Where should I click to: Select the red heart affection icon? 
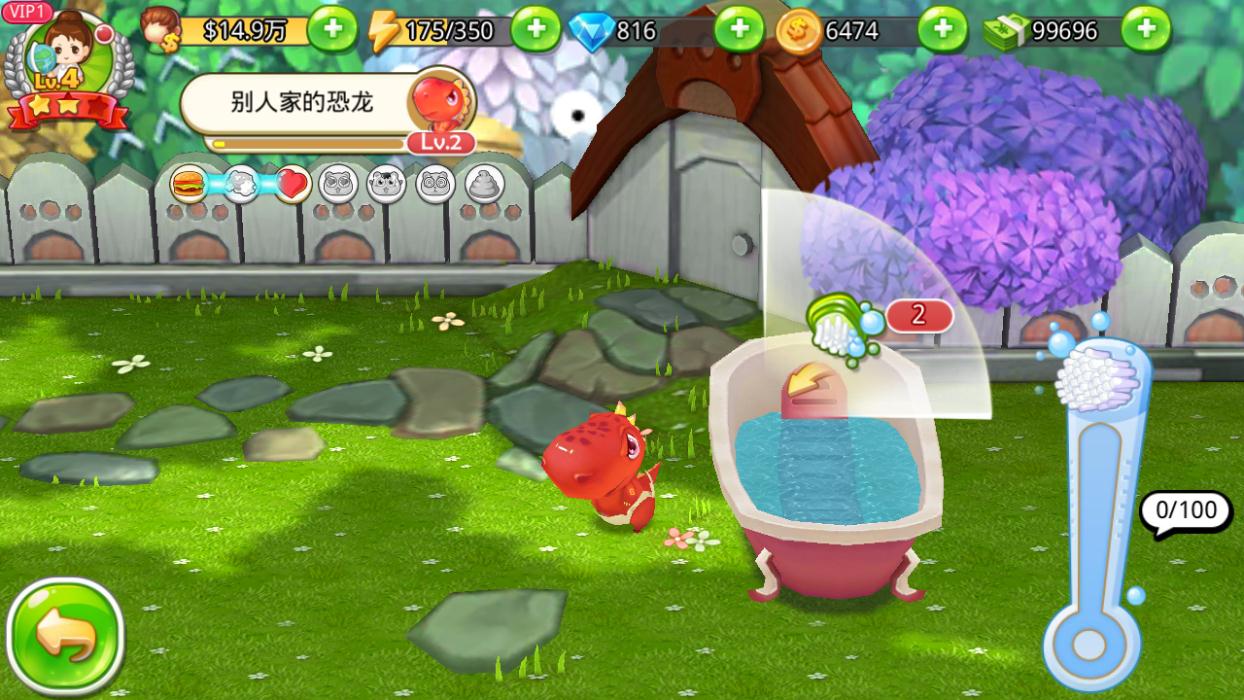point(292,184)
